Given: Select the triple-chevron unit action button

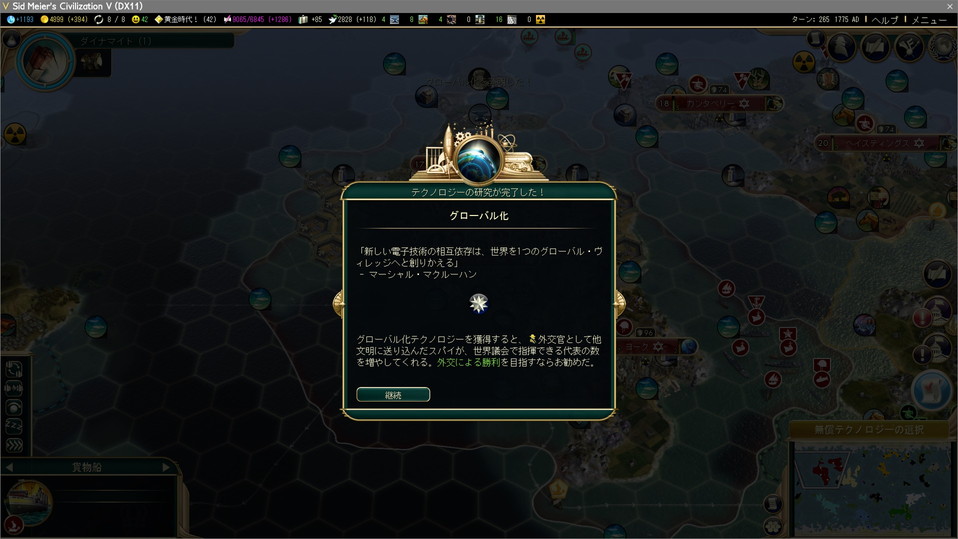Looking at the screenshot, I should (x=15, y=445).
